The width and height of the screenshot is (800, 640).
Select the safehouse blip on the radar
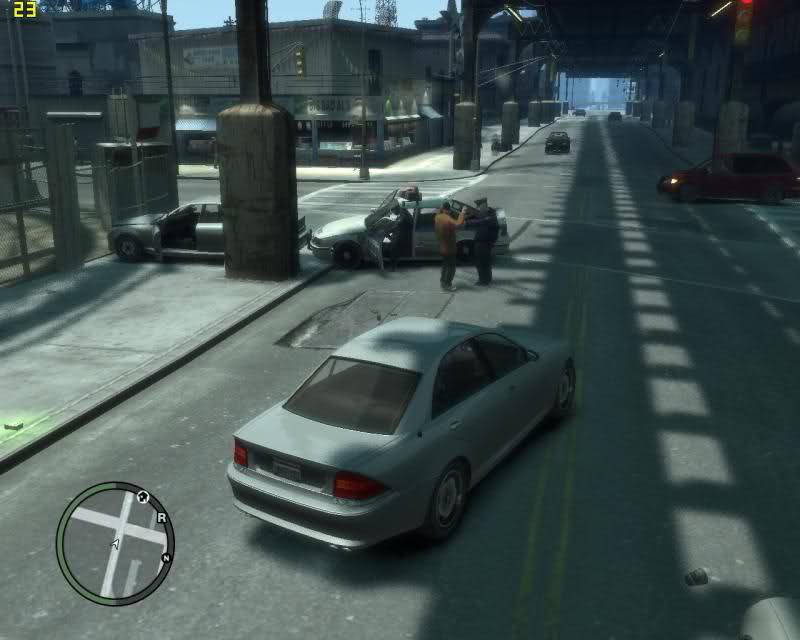(142, 496)
